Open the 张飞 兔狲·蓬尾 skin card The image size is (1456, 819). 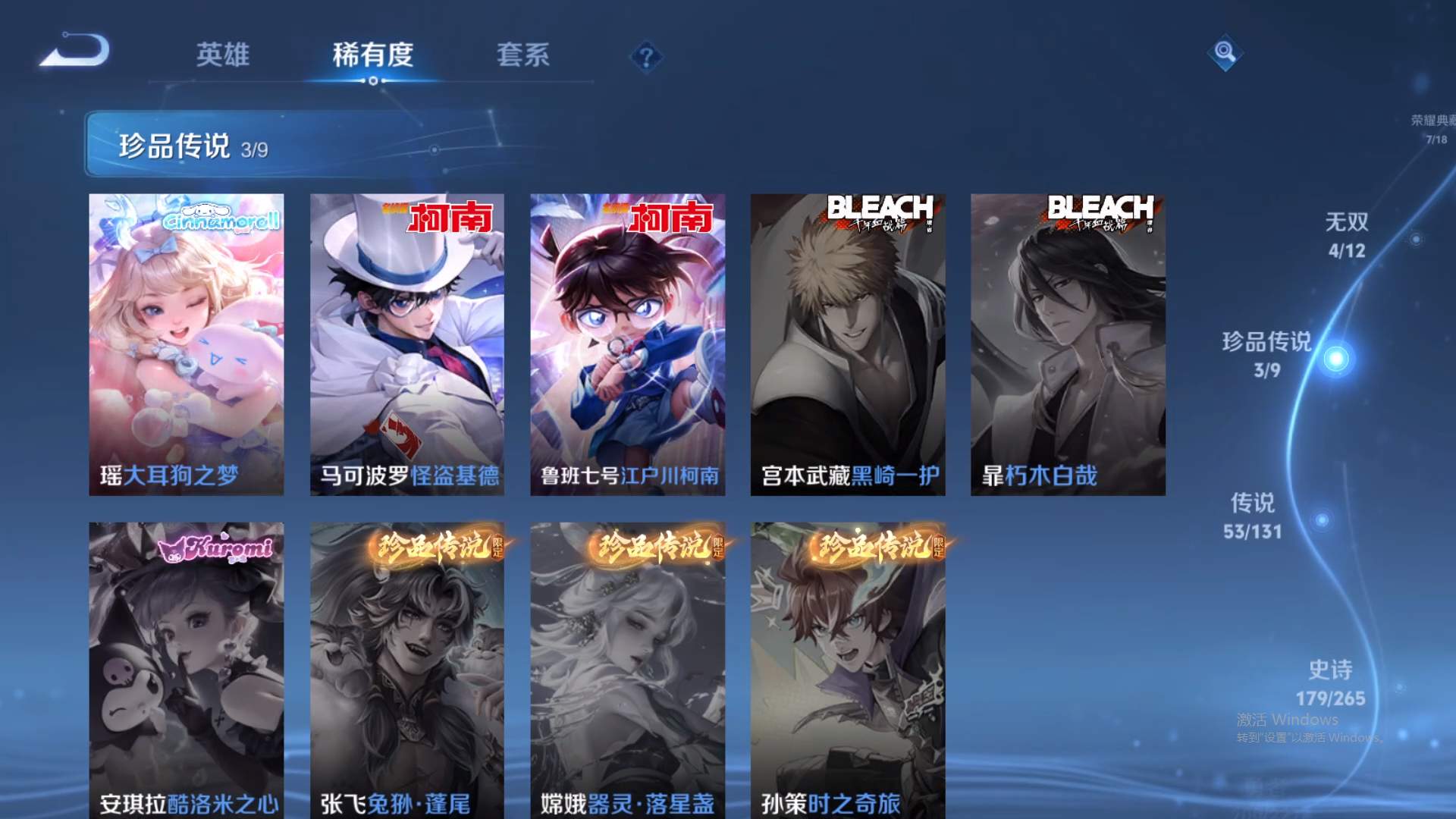point(407,667)
